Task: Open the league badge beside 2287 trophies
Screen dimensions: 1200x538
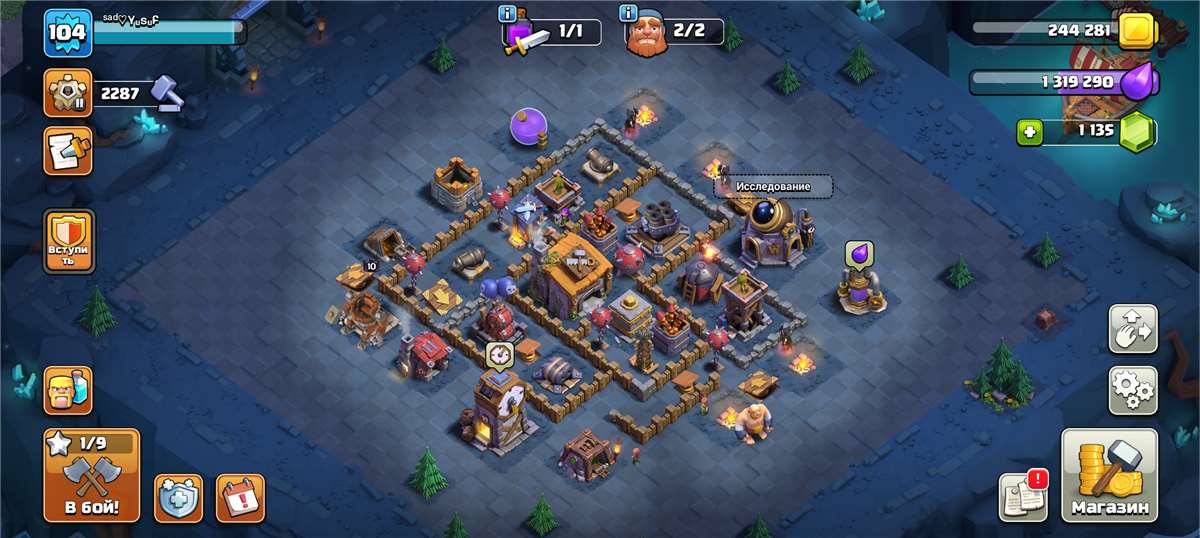Action: tap(68, 93)
